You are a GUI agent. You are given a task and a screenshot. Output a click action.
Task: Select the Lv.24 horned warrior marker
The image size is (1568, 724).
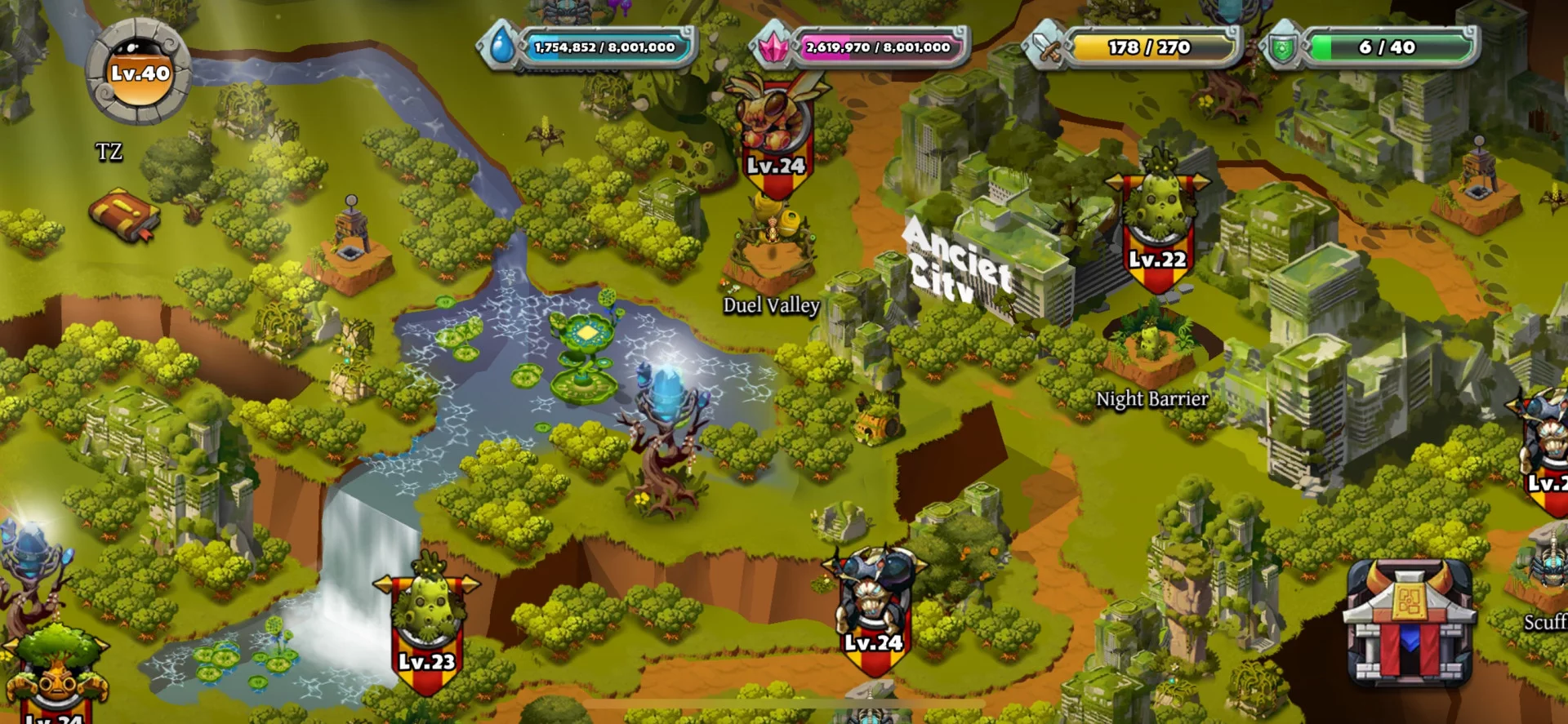[873, 608]
